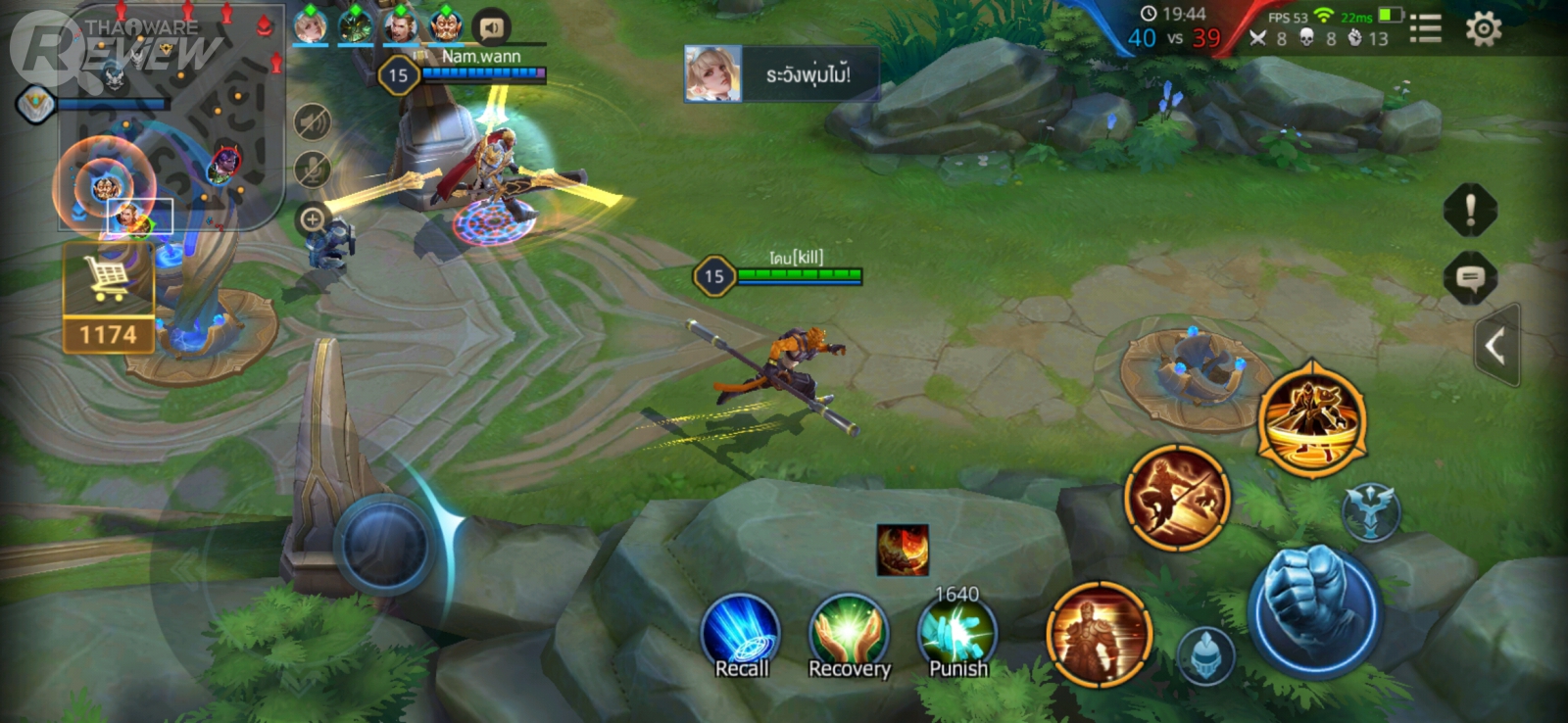Target minions with the helmet button
1568x723 pixels.
click(1205, 654)
